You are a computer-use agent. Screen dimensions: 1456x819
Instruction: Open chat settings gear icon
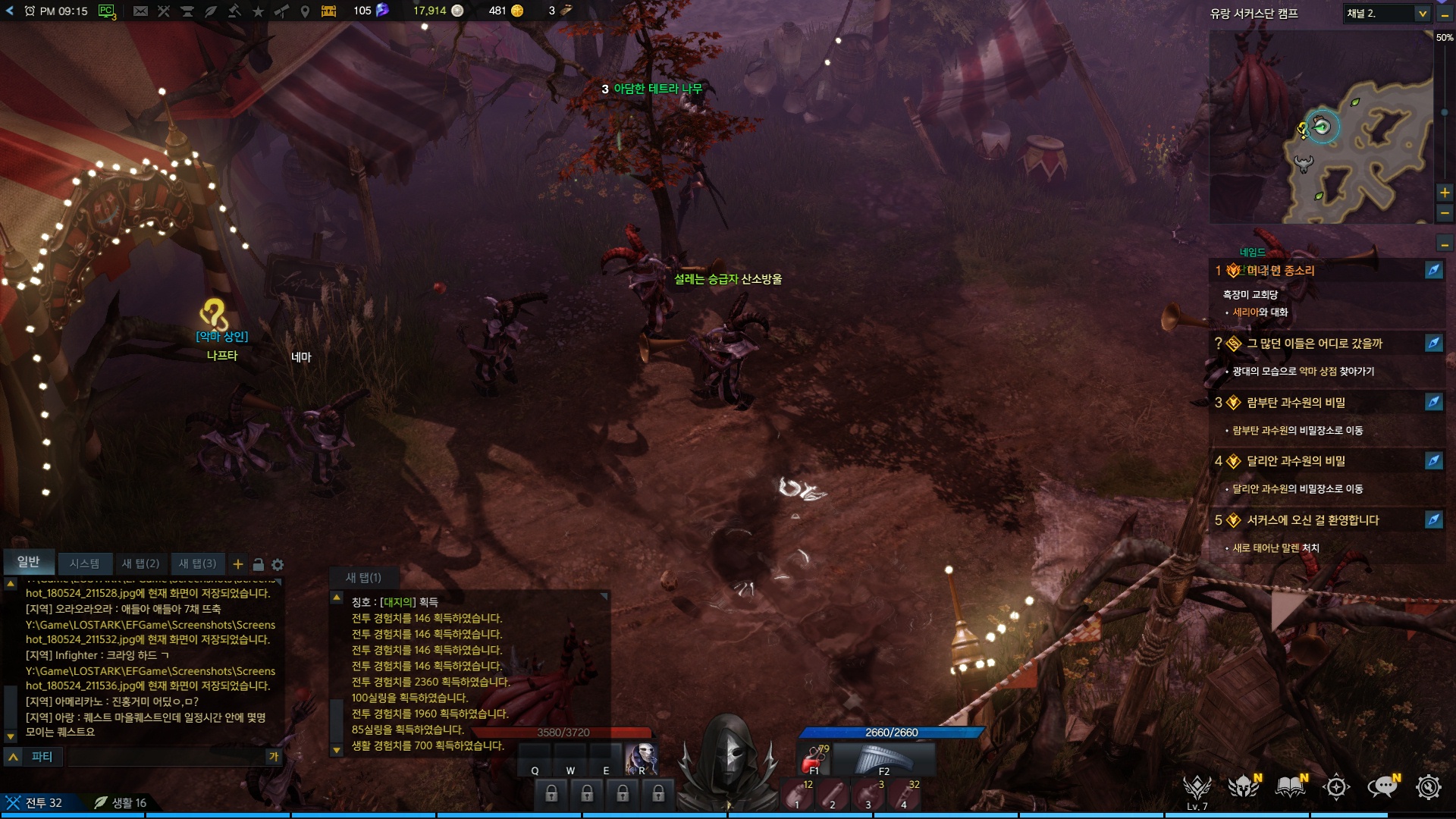point(278,565)
